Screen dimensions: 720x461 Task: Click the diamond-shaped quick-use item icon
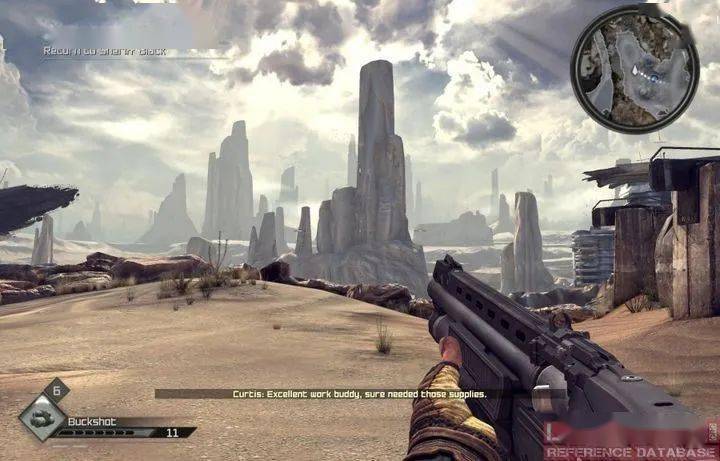(42, 418)
